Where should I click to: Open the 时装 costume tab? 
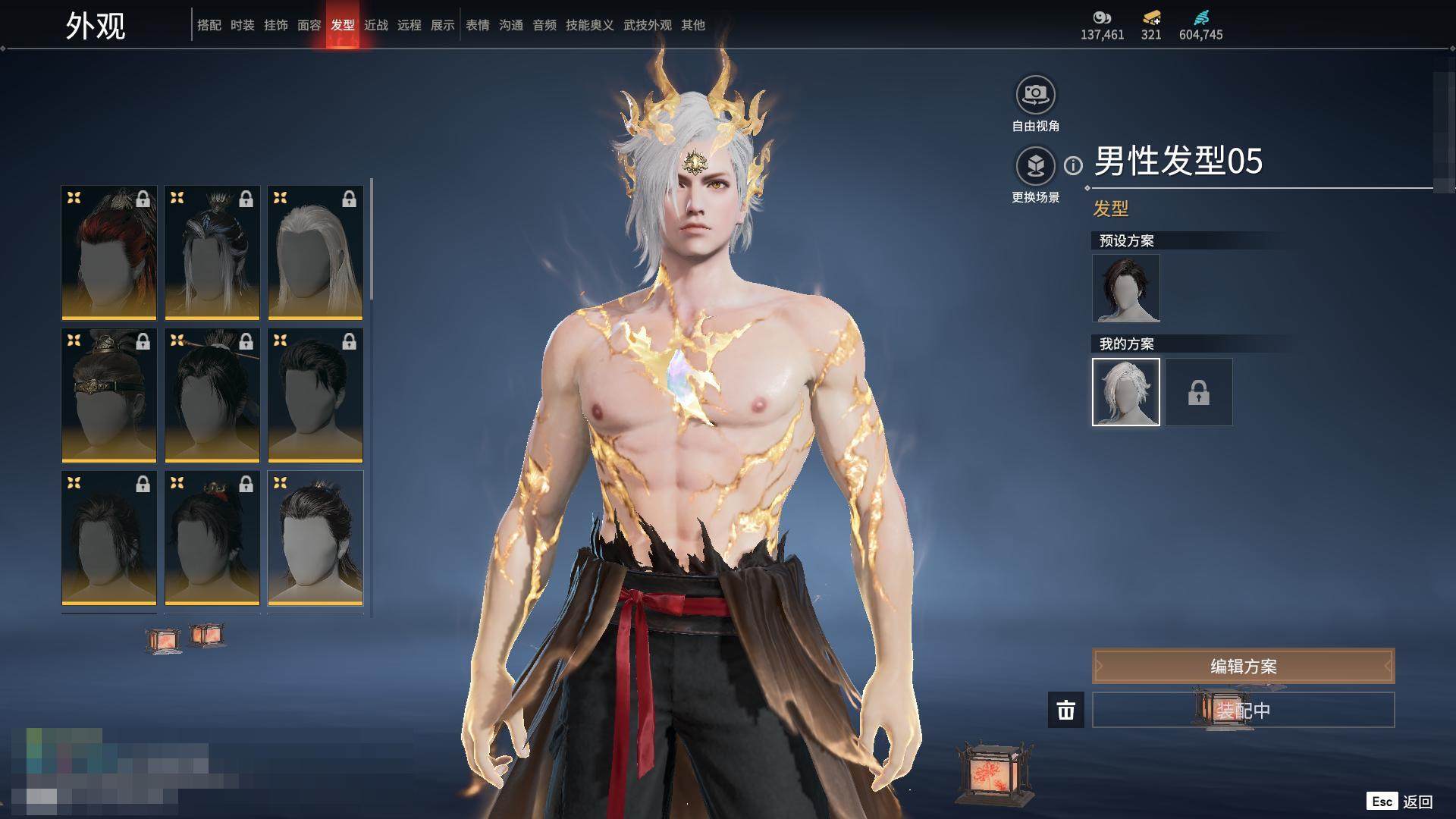pyautogui.click(x=243, y=25)
